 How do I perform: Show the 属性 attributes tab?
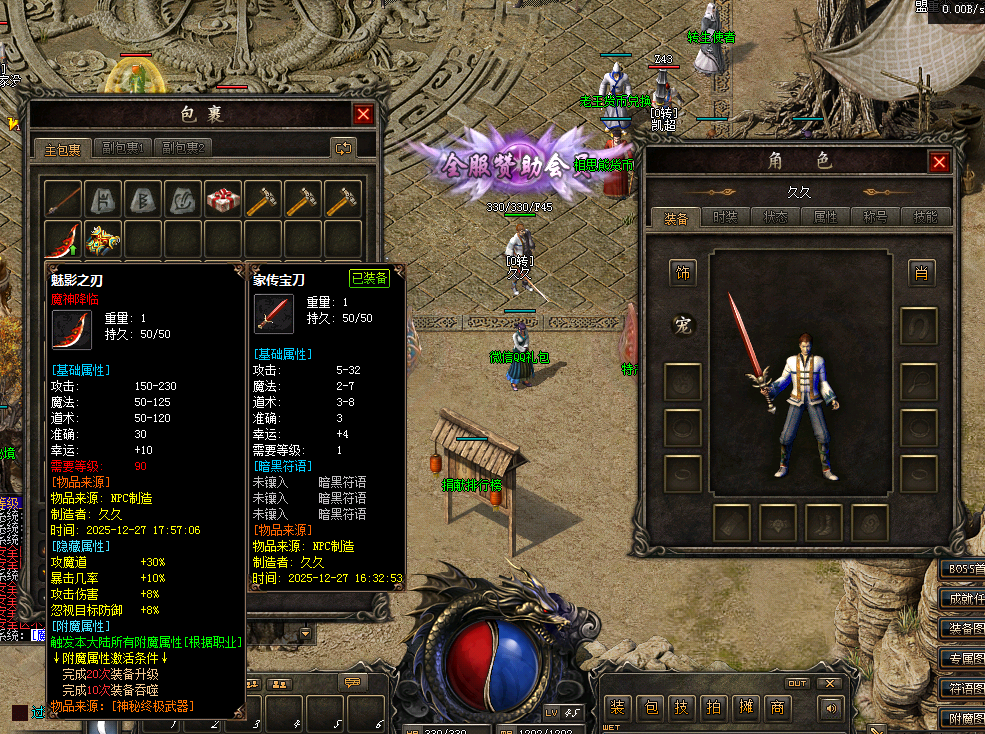pyautogui.click(x=826, y=217)
